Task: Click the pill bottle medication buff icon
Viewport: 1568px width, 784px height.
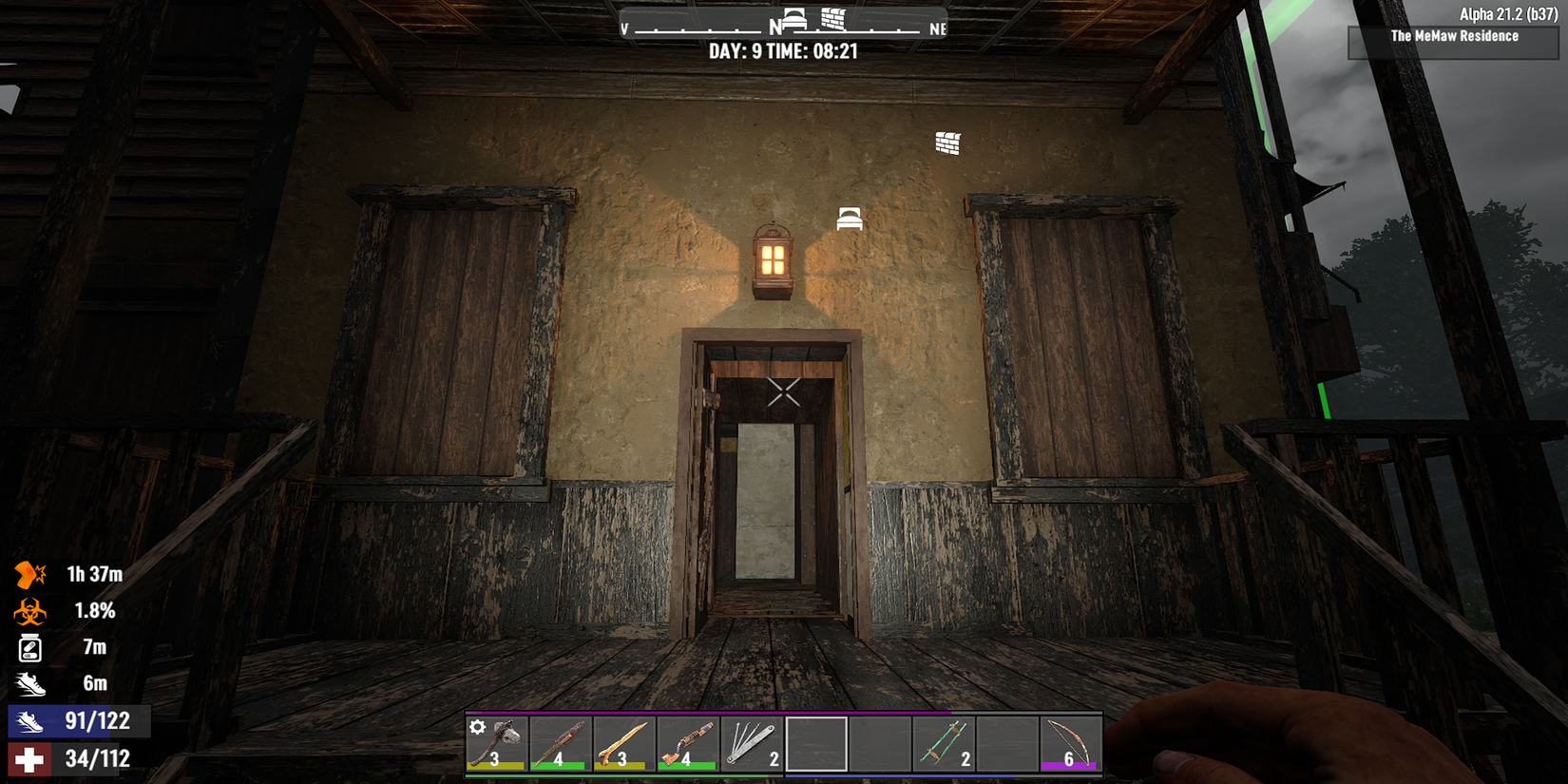Action: point(31,647)
